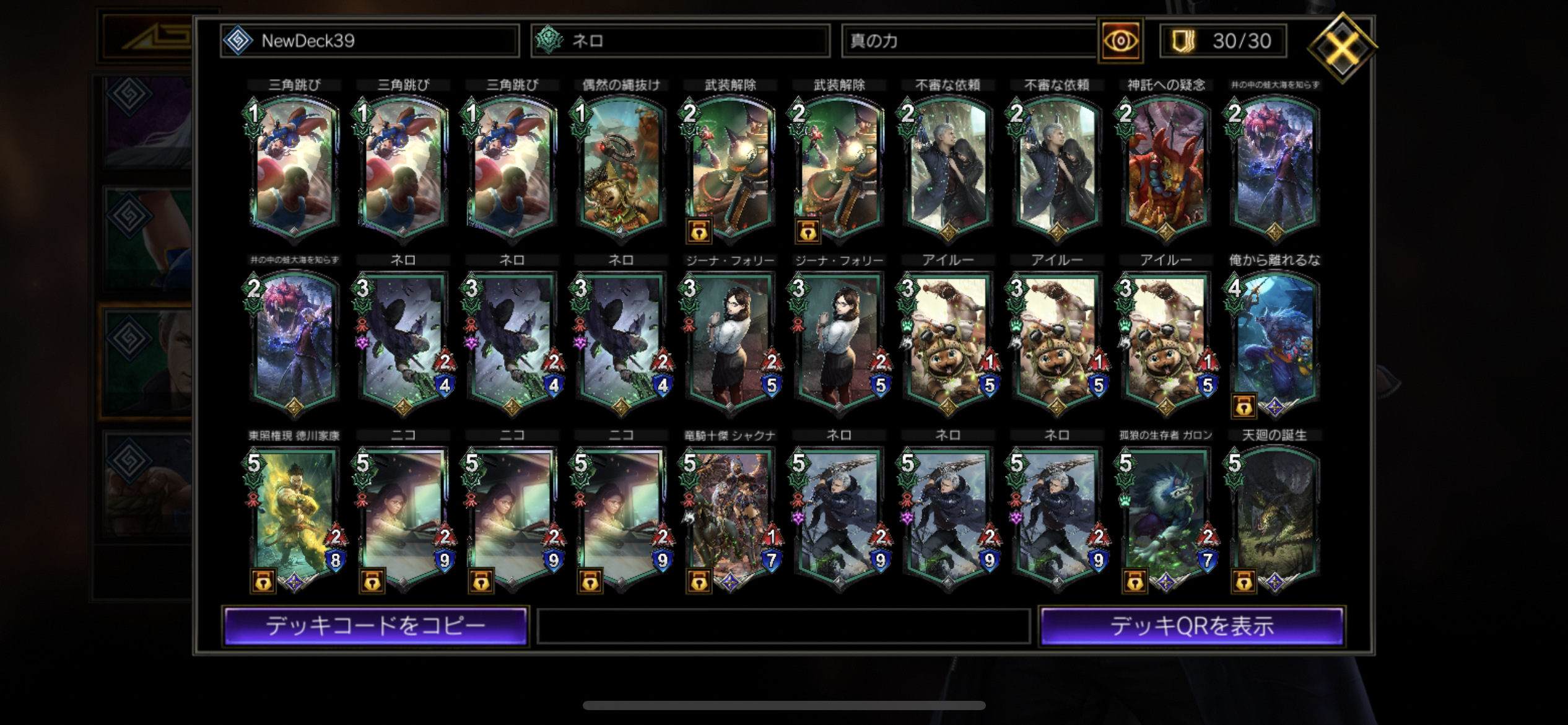1568x725 pixels.
Task: Toggle the eye visibility icon
Action: tap(1120, 41)
